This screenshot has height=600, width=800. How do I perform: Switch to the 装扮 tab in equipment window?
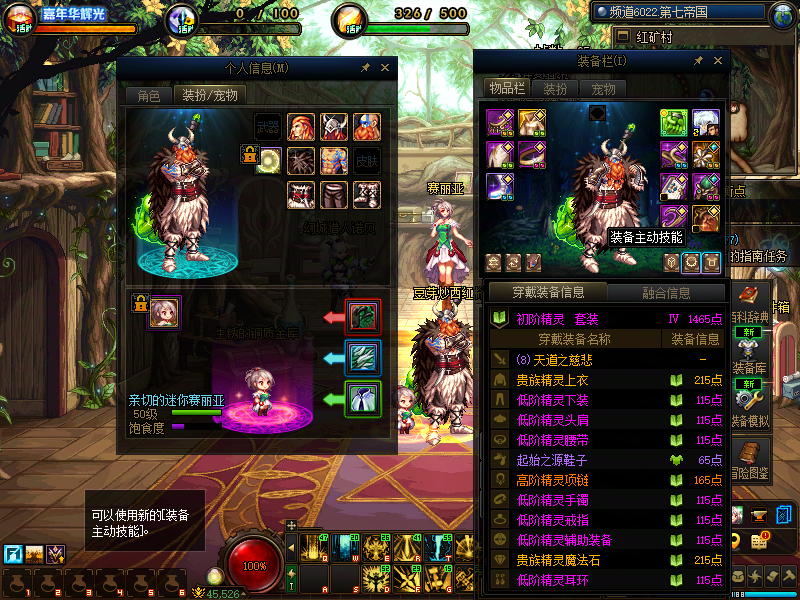point(555,88)
